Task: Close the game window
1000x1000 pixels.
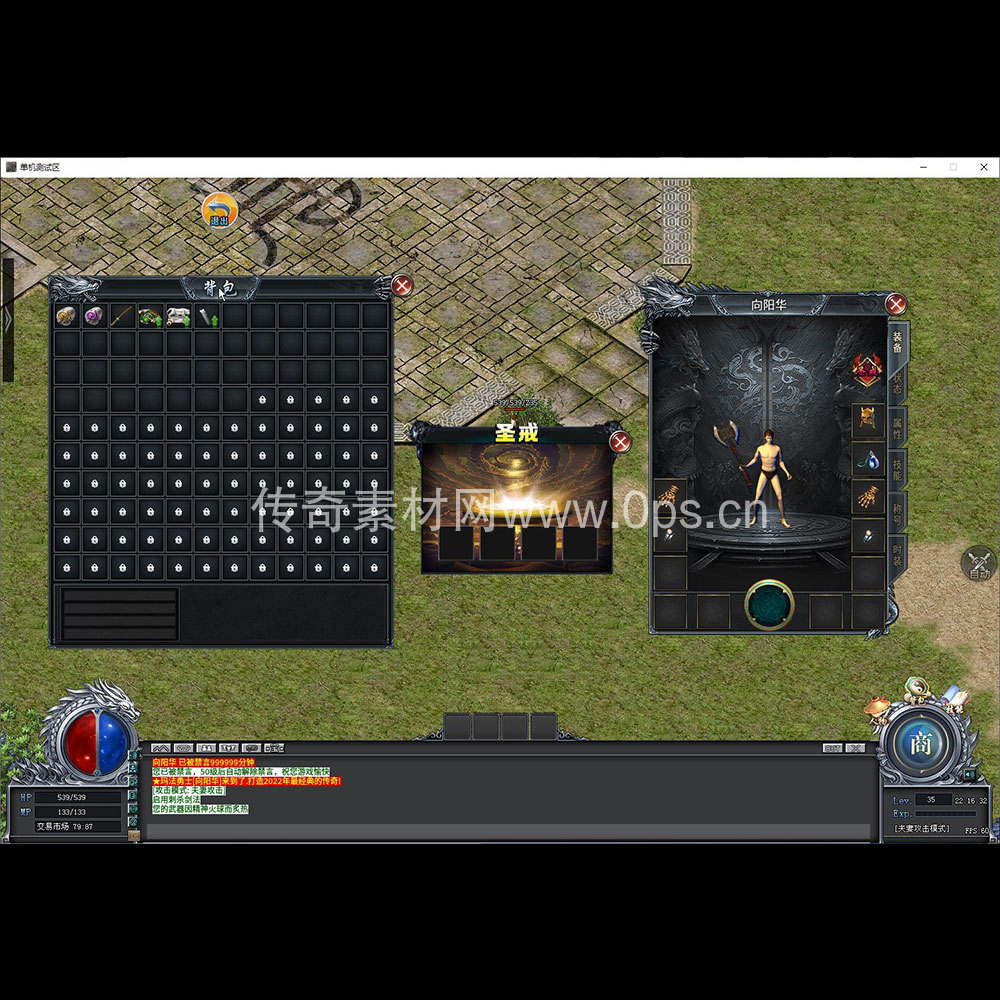Action: click(983, 167)
